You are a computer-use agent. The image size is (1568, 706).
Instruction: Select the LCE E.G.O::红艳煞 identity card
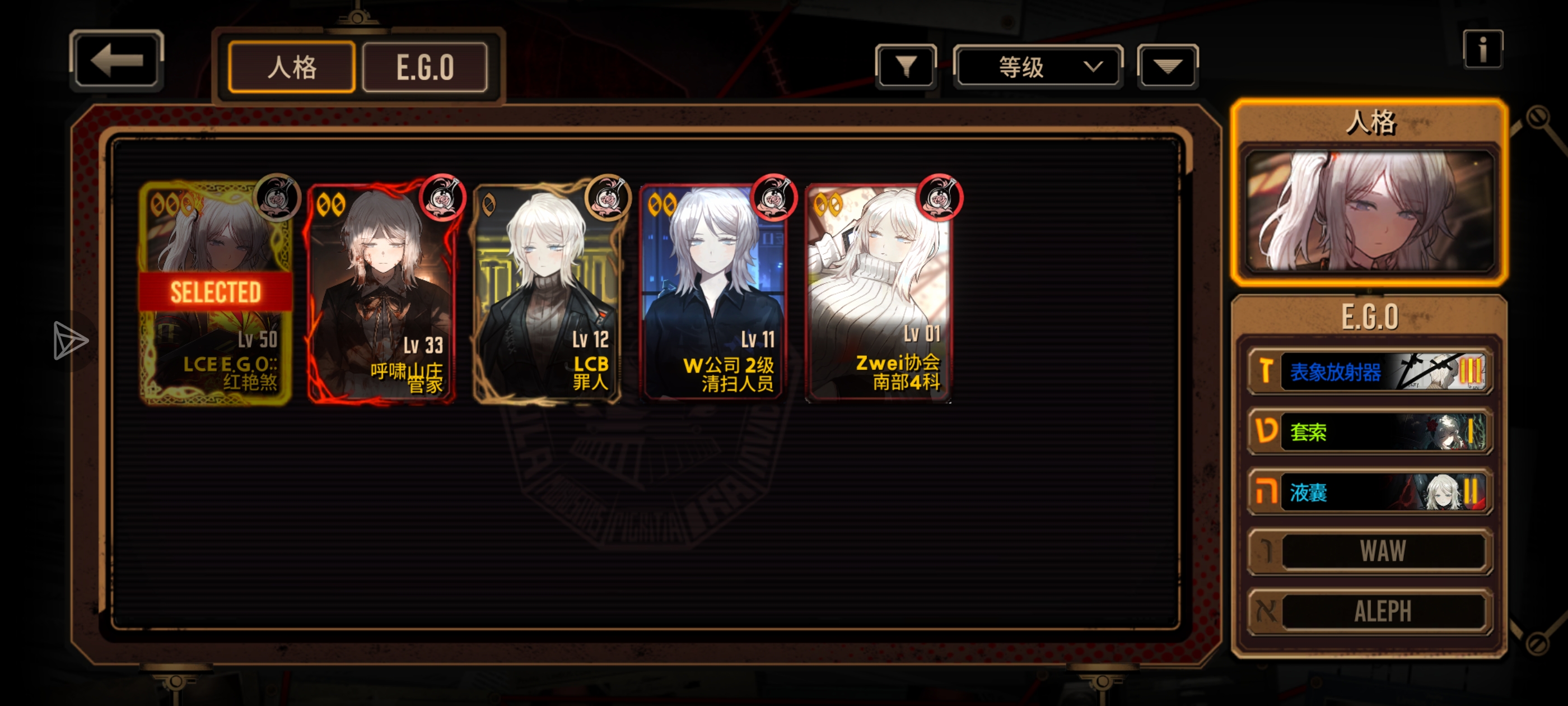[216, 292]
